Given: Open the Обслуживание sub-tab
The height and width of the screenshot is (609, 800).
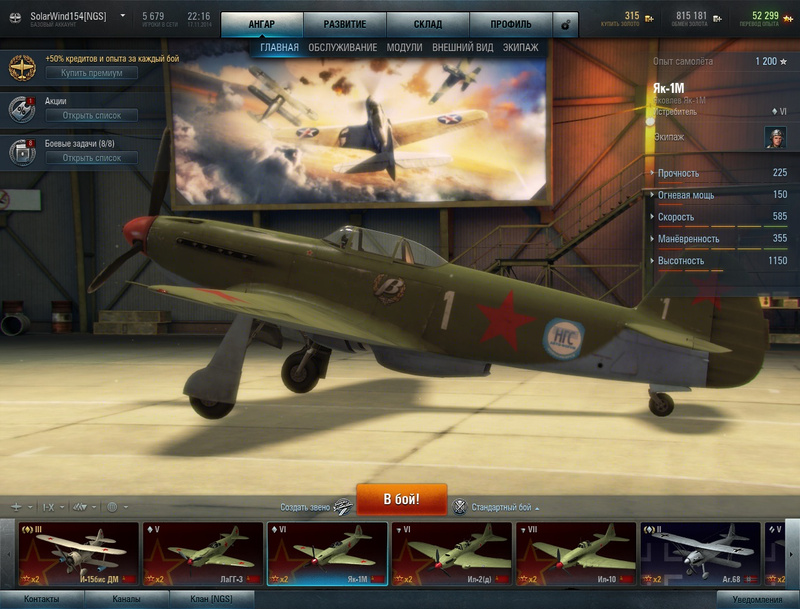Looking at the screenshot, I should (x=342, y=47).
